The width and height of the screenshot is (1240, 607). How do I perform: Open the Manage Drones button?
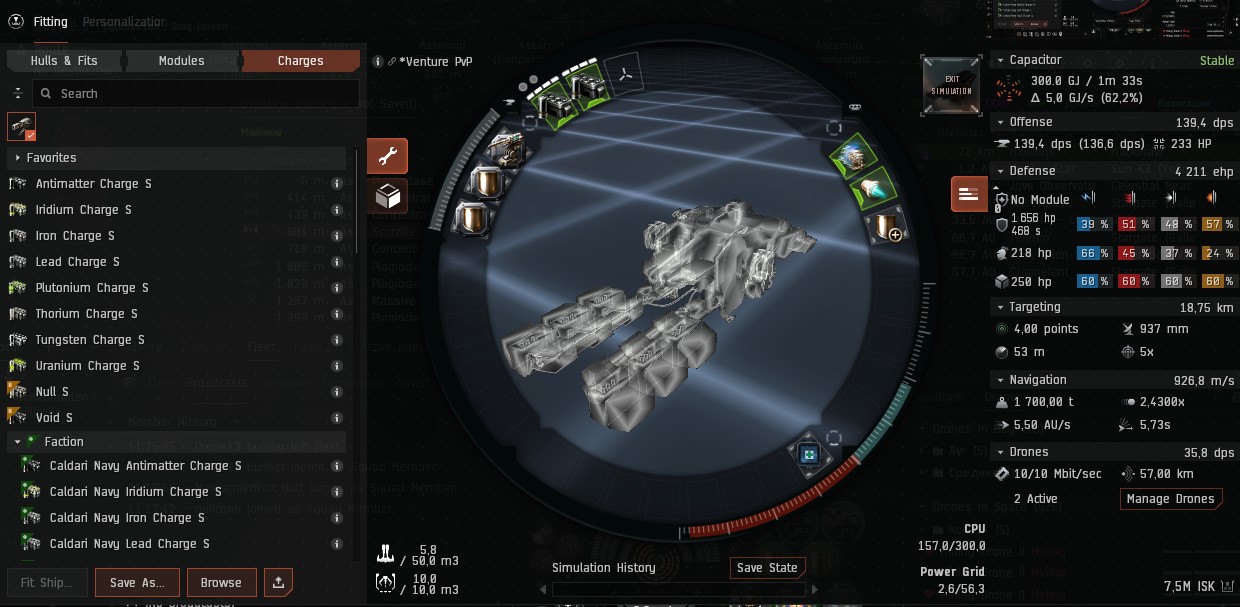pos(1170,499)
